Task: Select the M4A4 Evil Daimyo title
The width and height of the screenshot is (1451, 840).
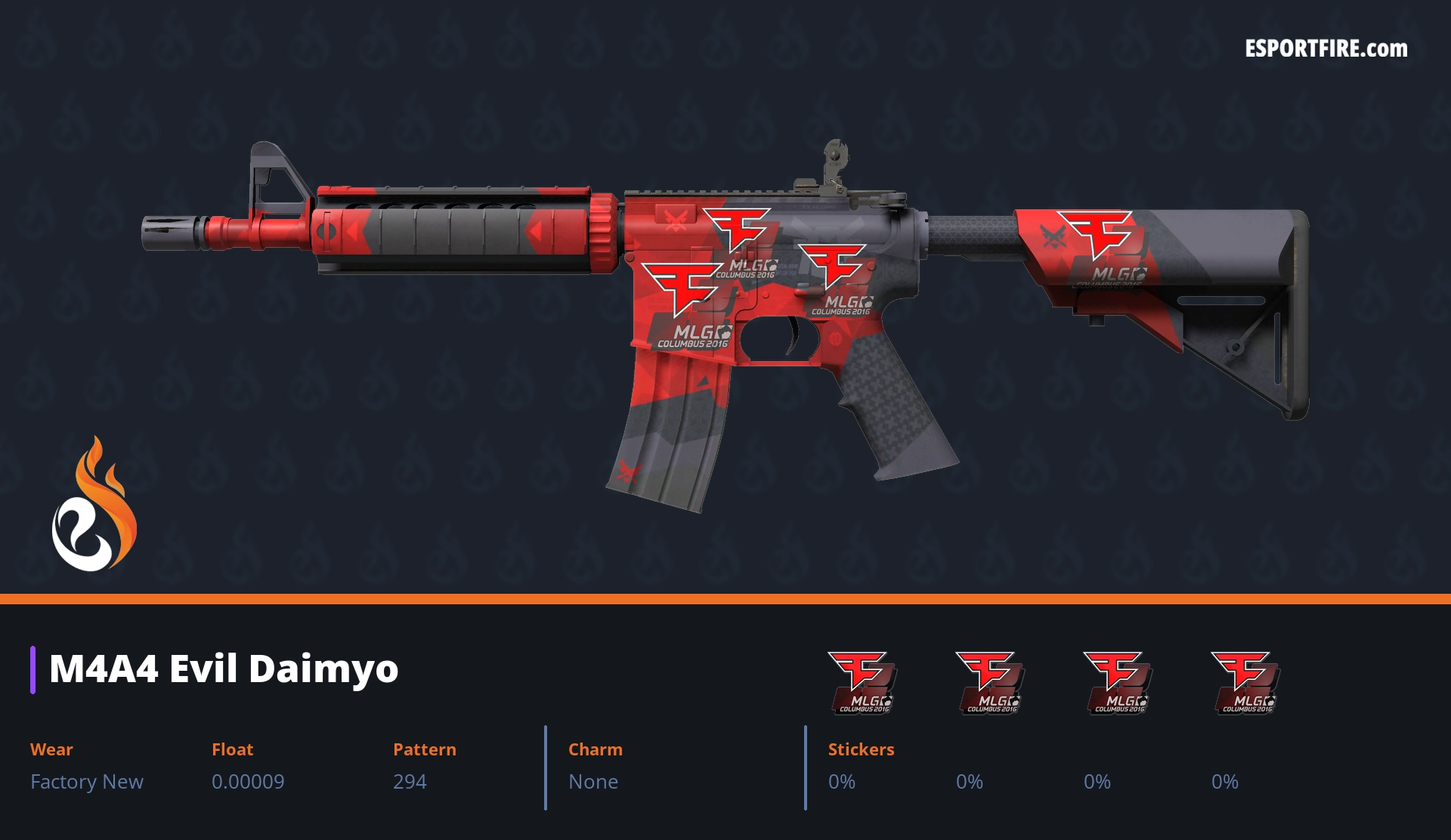Action: [x=224, y=669]
